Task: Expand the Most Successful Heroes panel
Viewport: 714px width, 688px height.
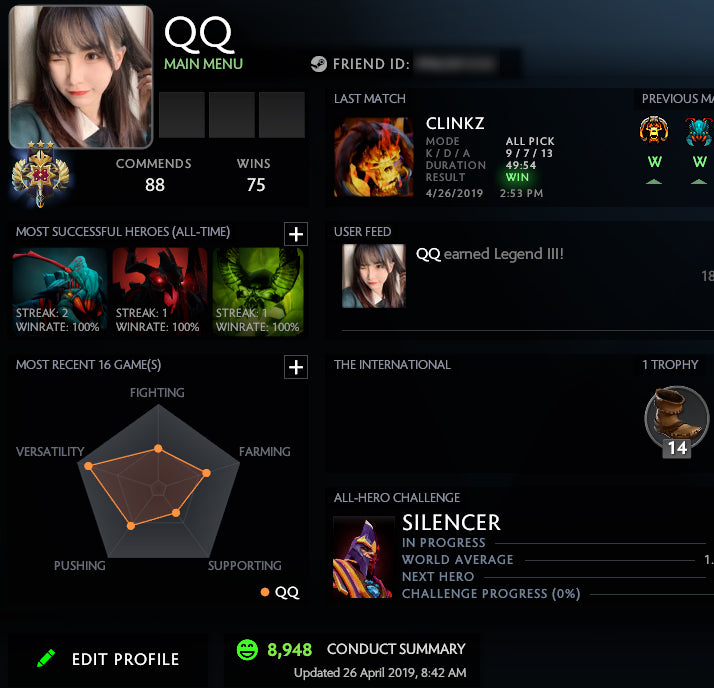Action: (296, 234)
